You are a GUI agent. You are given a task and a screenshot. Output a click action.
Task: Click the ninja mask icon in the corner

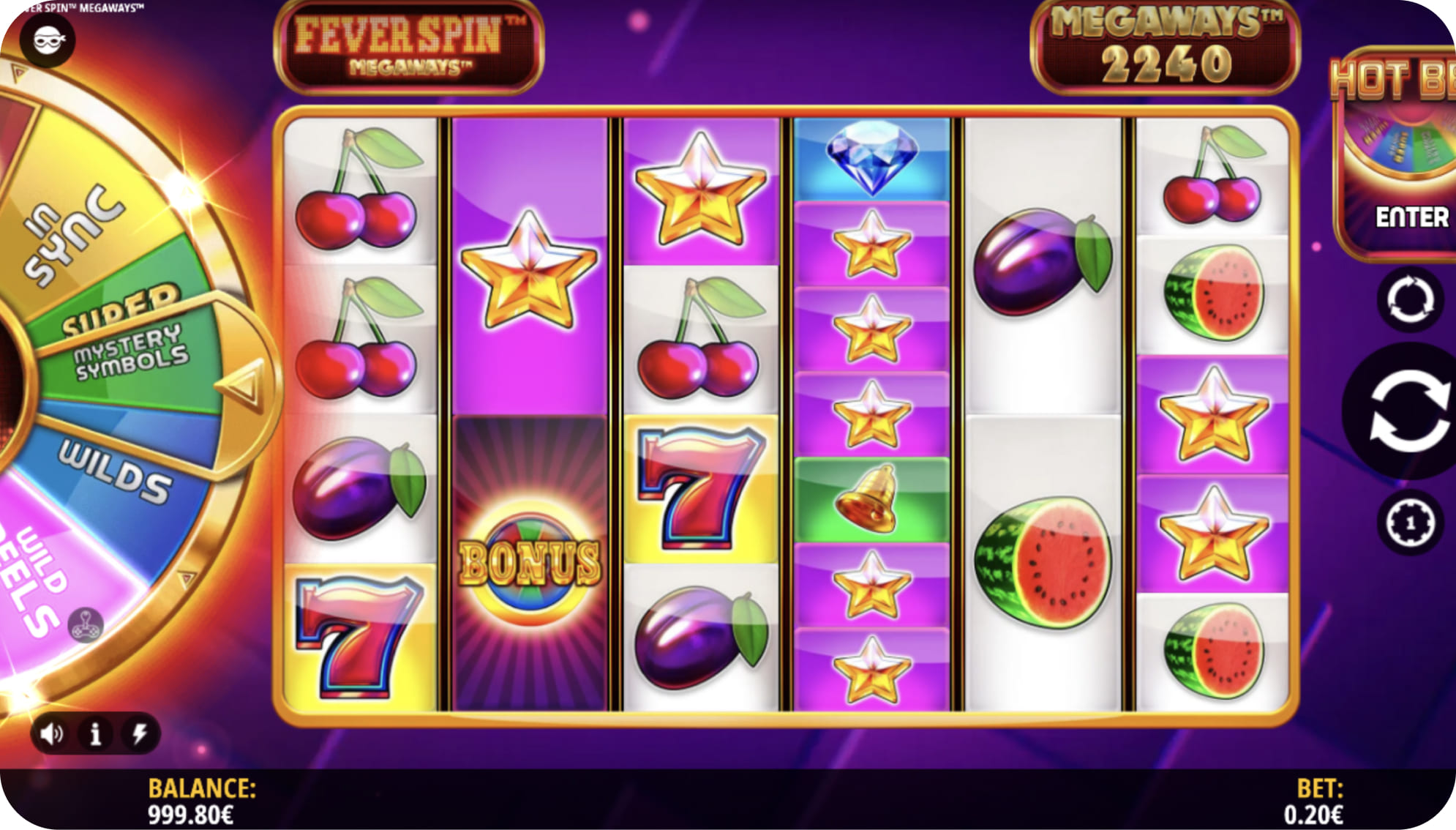point(48,40)
